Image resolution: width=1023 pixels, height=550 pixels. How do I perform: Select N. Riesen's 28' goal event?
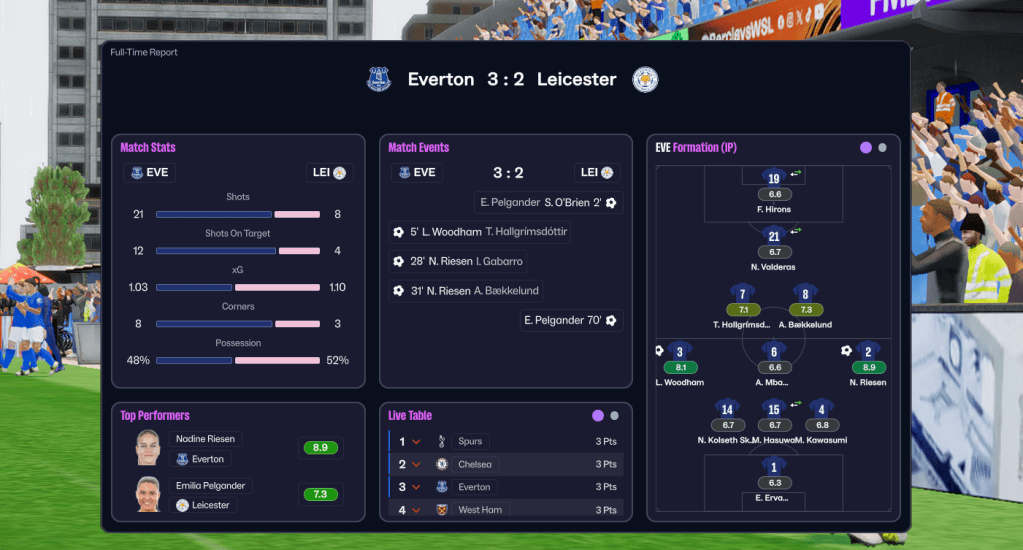[458, 262]
